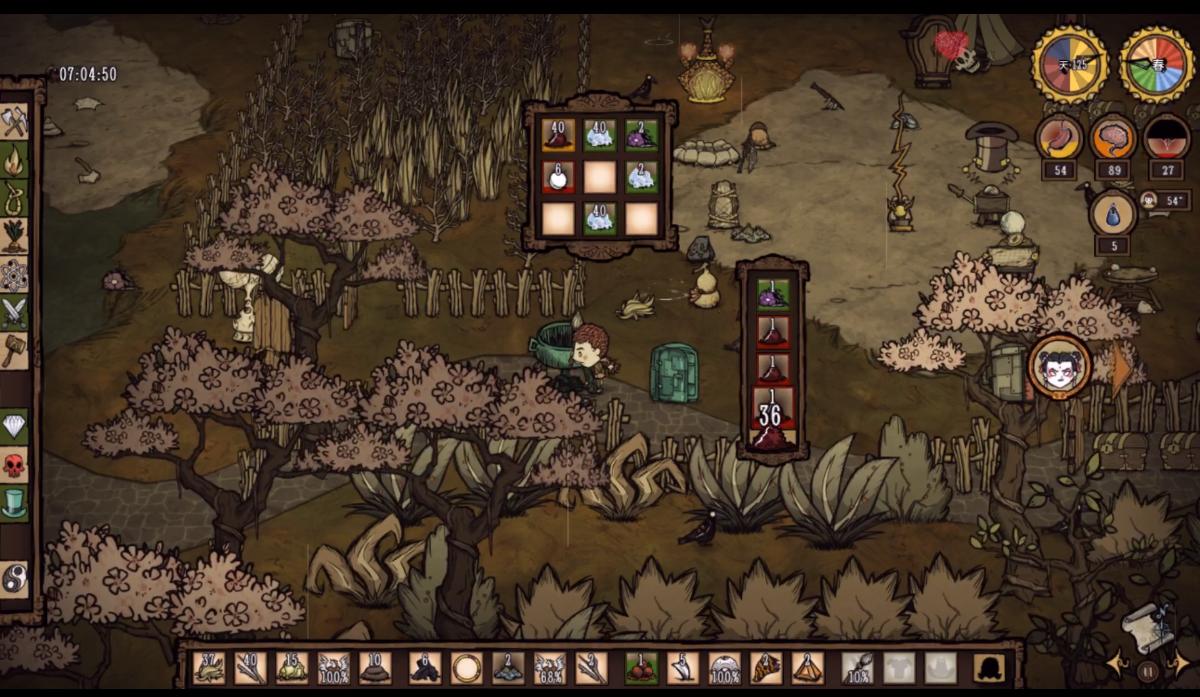Open the green top hat Dress tab
This screenshot has width=1200, height=697.
[x=15, y=502]
